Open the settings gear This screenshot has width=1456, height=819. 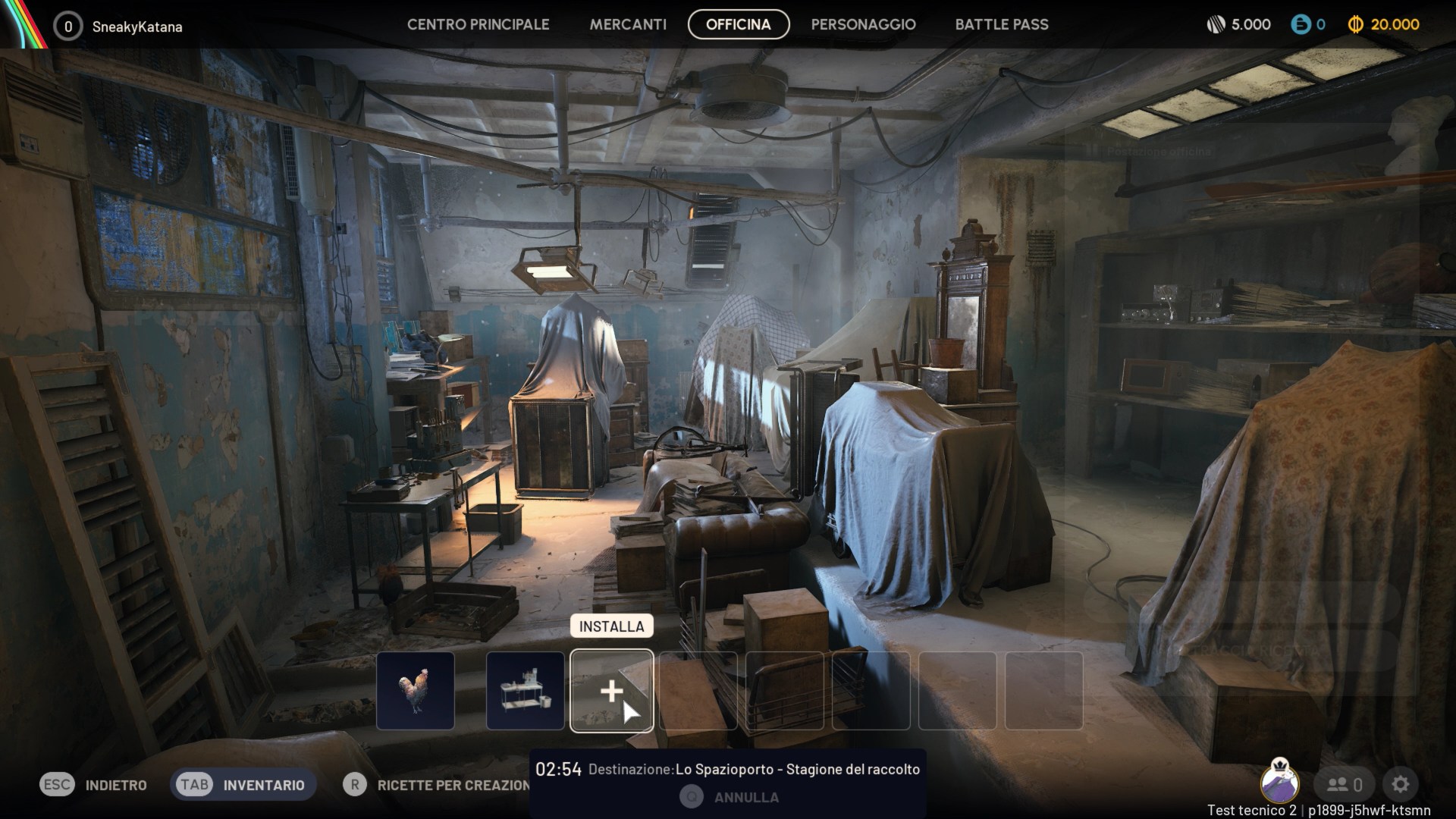coord(1400,785)
